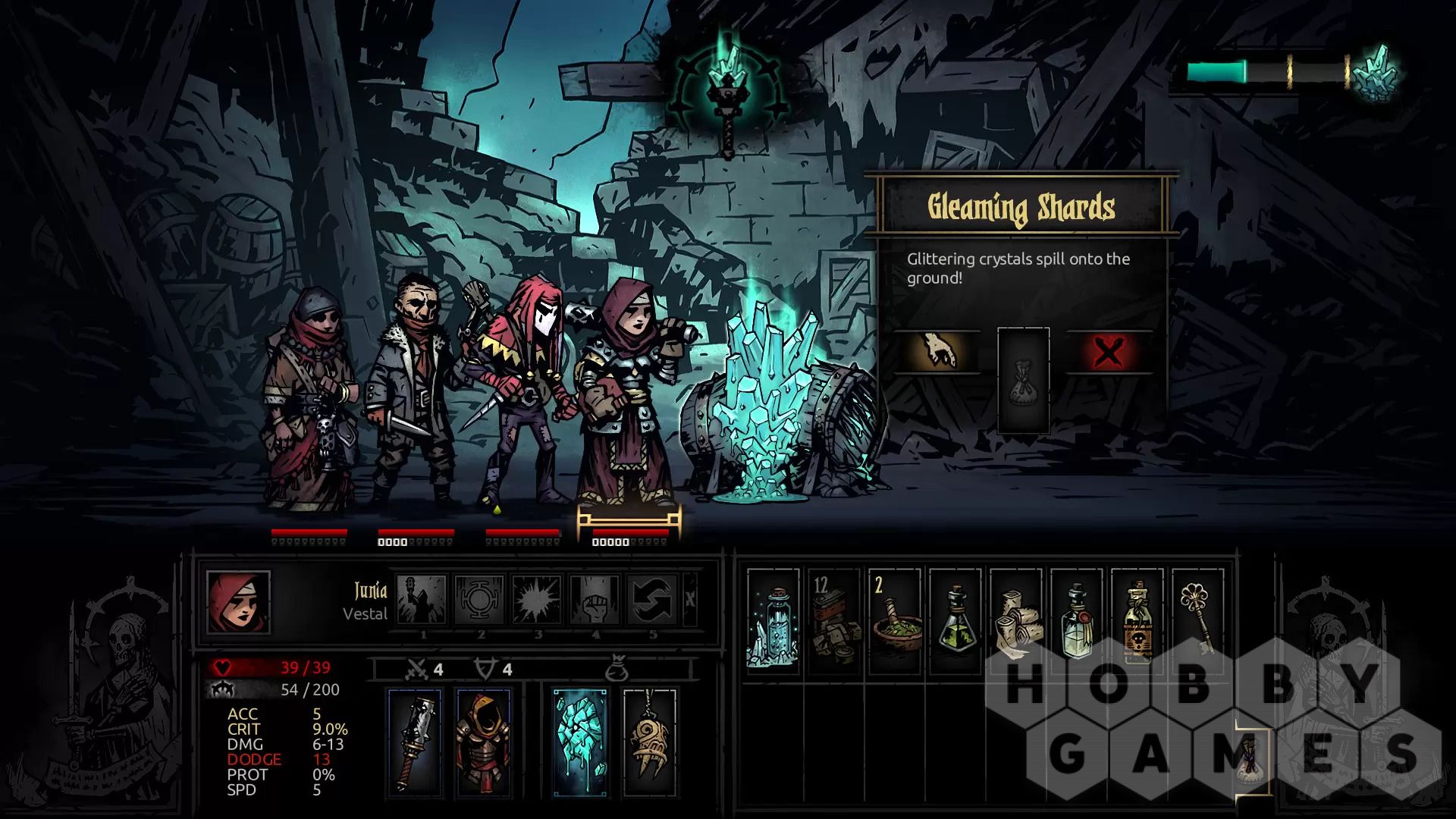The width and height of the screenshot is (1456, 819).
Task: Select the equipped spiked mace weapon
Action: point(415,742)
